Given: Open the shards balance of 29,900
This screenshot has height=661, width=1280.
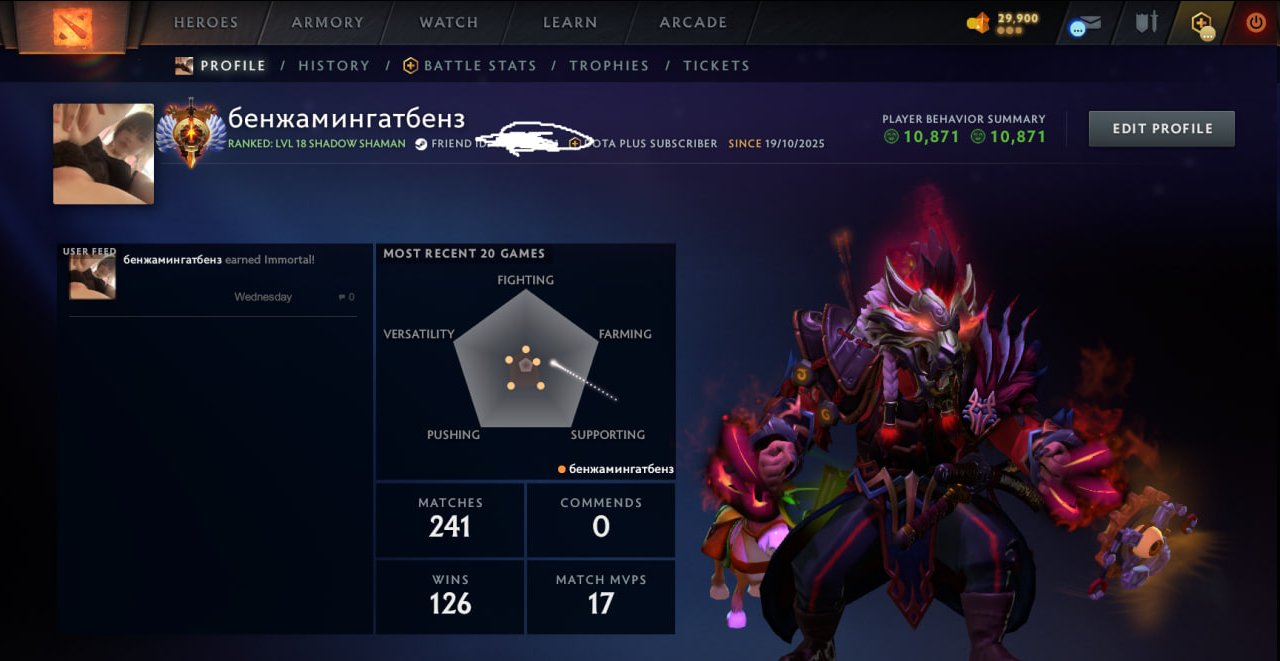Looking at the screenshot, I should pyautogui.click(x=1003, y=22).
